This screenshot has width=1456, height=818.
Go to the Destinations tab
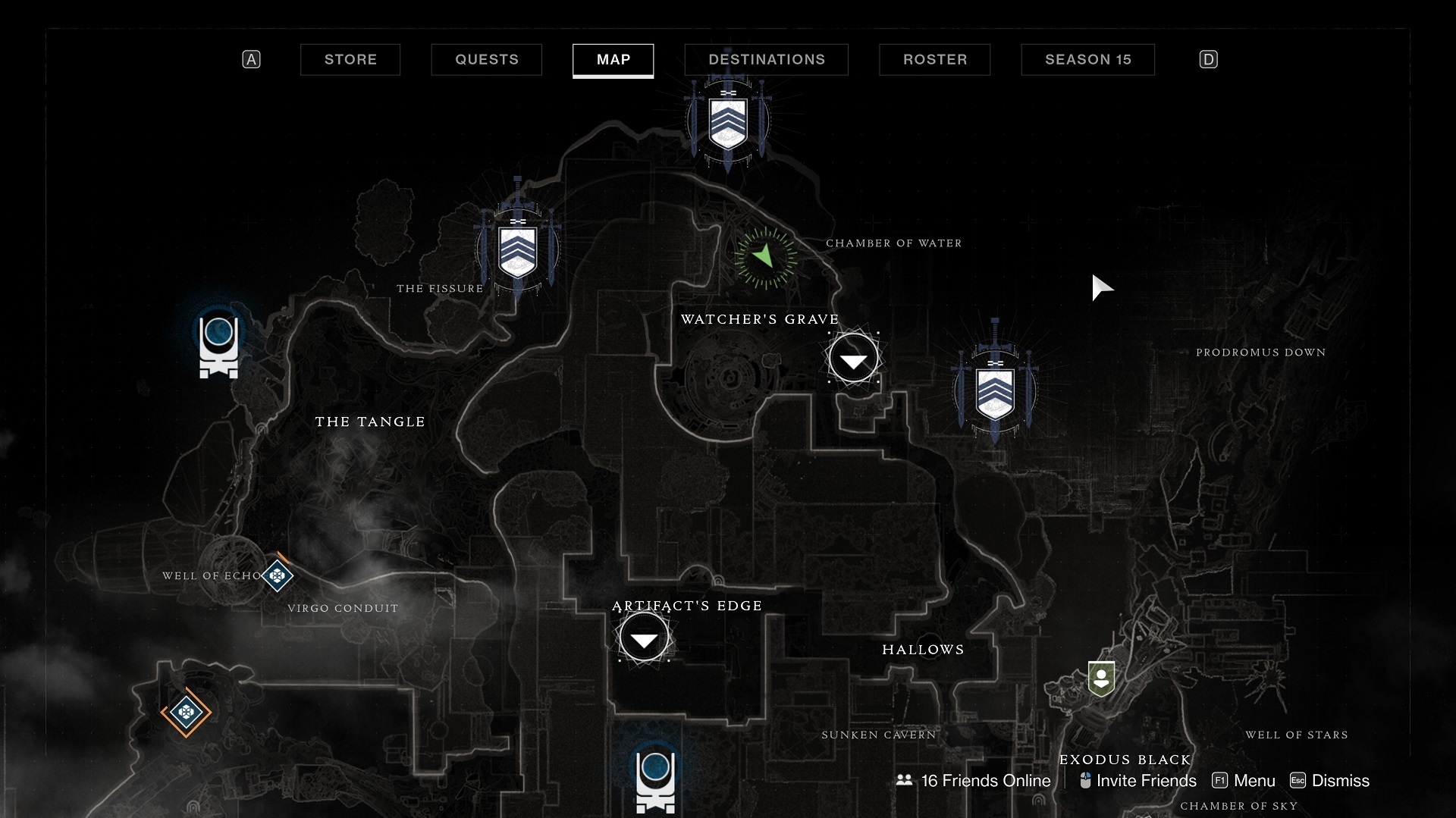766,60
